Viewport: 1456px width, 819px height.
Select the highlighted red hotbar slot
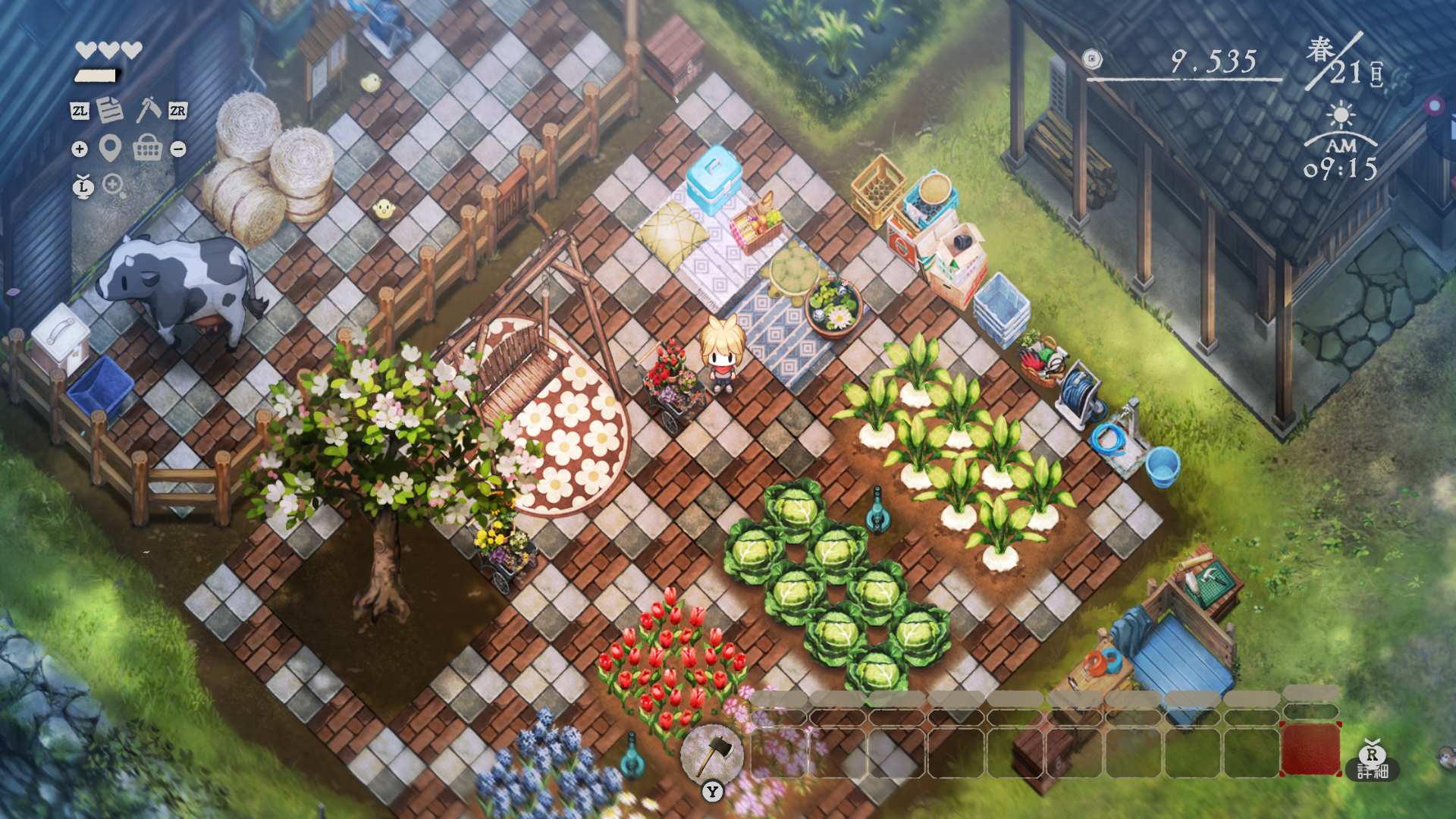pyautogui.click(x=1310, y=749)
